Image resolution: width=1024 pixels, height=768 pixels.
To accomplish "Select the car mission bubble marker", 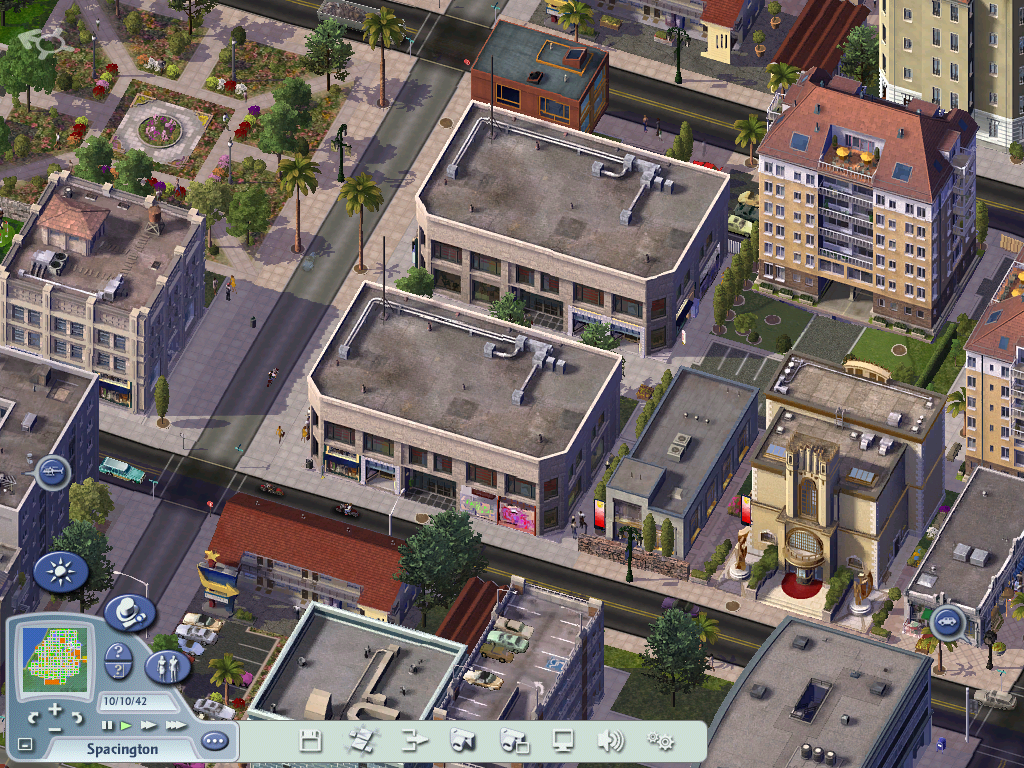I will pyautogui.click(x=946, y=624).
